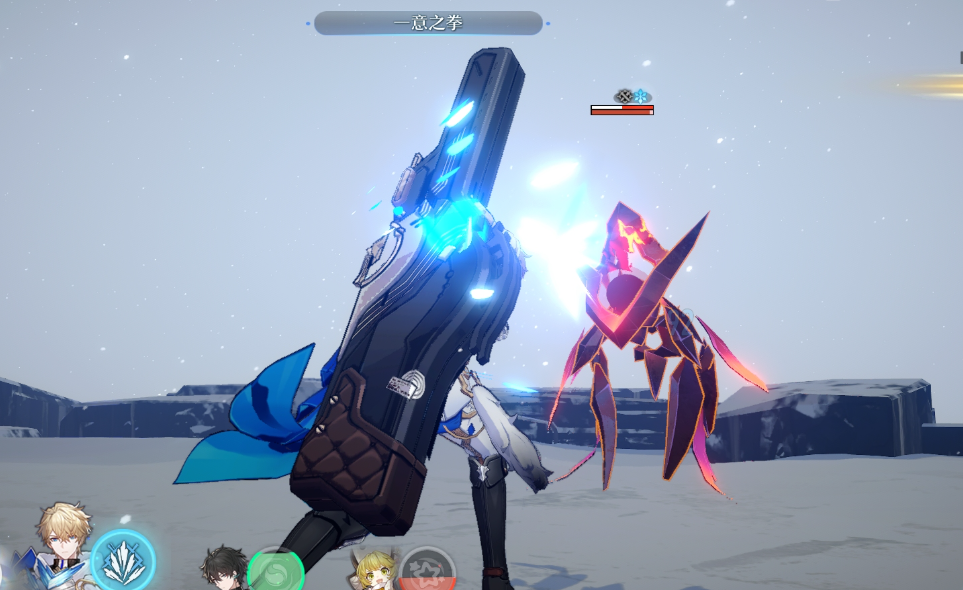
Task: Choose the yellow-haired fox-eared character portrait
Action: pyautogui.click(x=374, y=569)
